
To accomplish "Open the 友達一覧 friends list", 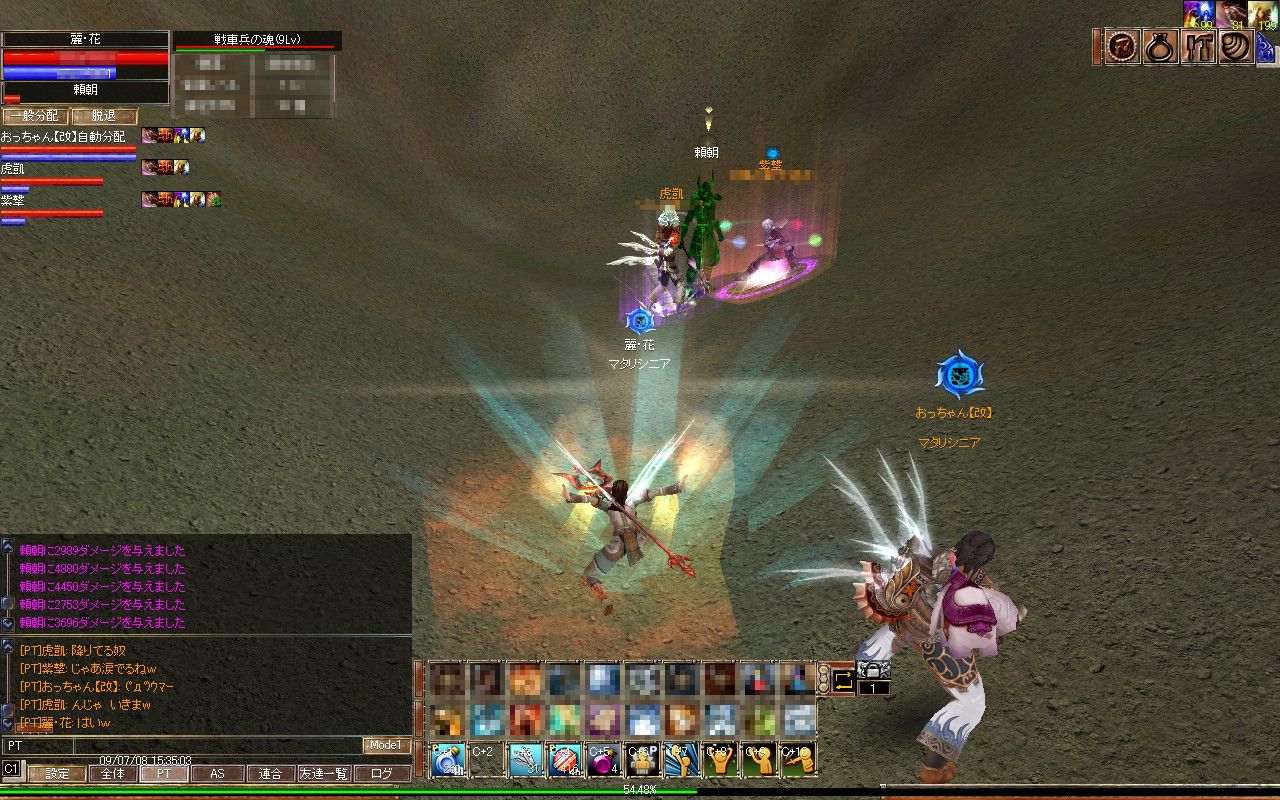I will 324,773.
